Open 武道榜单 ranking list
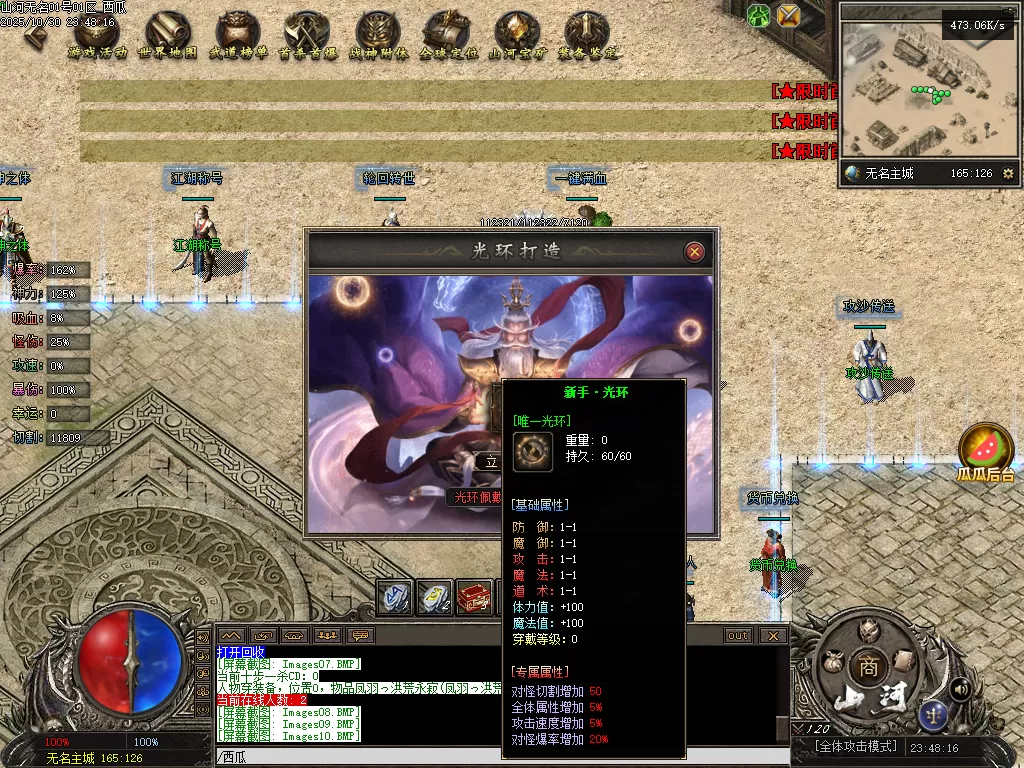 click(x=238, y=35)
